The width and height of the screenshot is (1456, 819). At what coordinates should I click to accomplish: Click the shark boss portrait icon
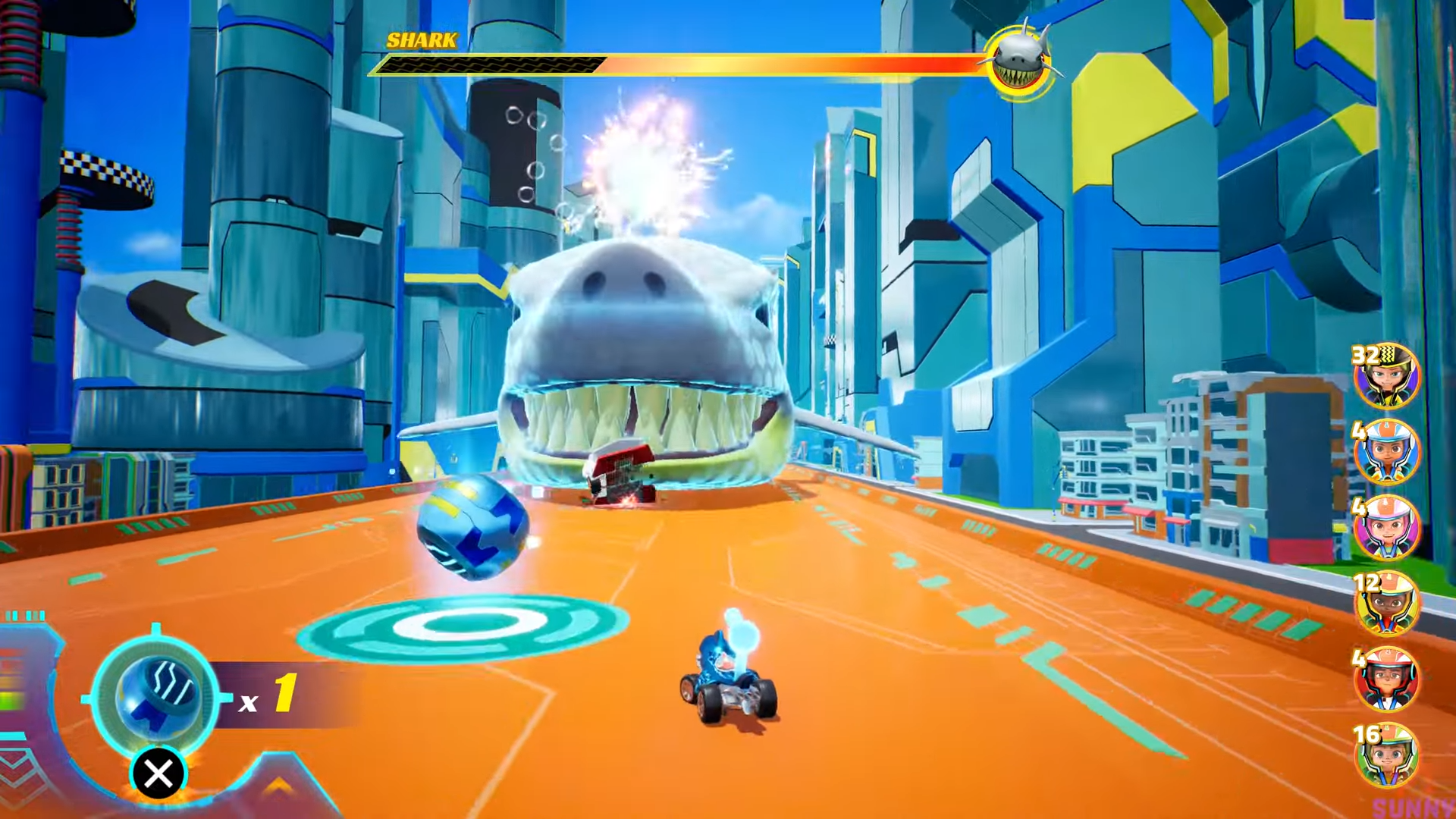click(x=1021, y=61)
